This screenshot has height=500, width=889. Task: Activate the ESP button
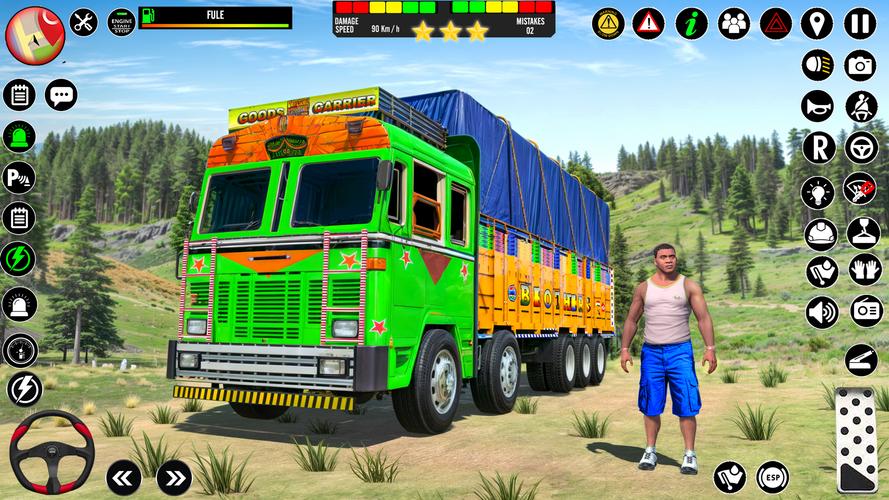pos(772,477)
